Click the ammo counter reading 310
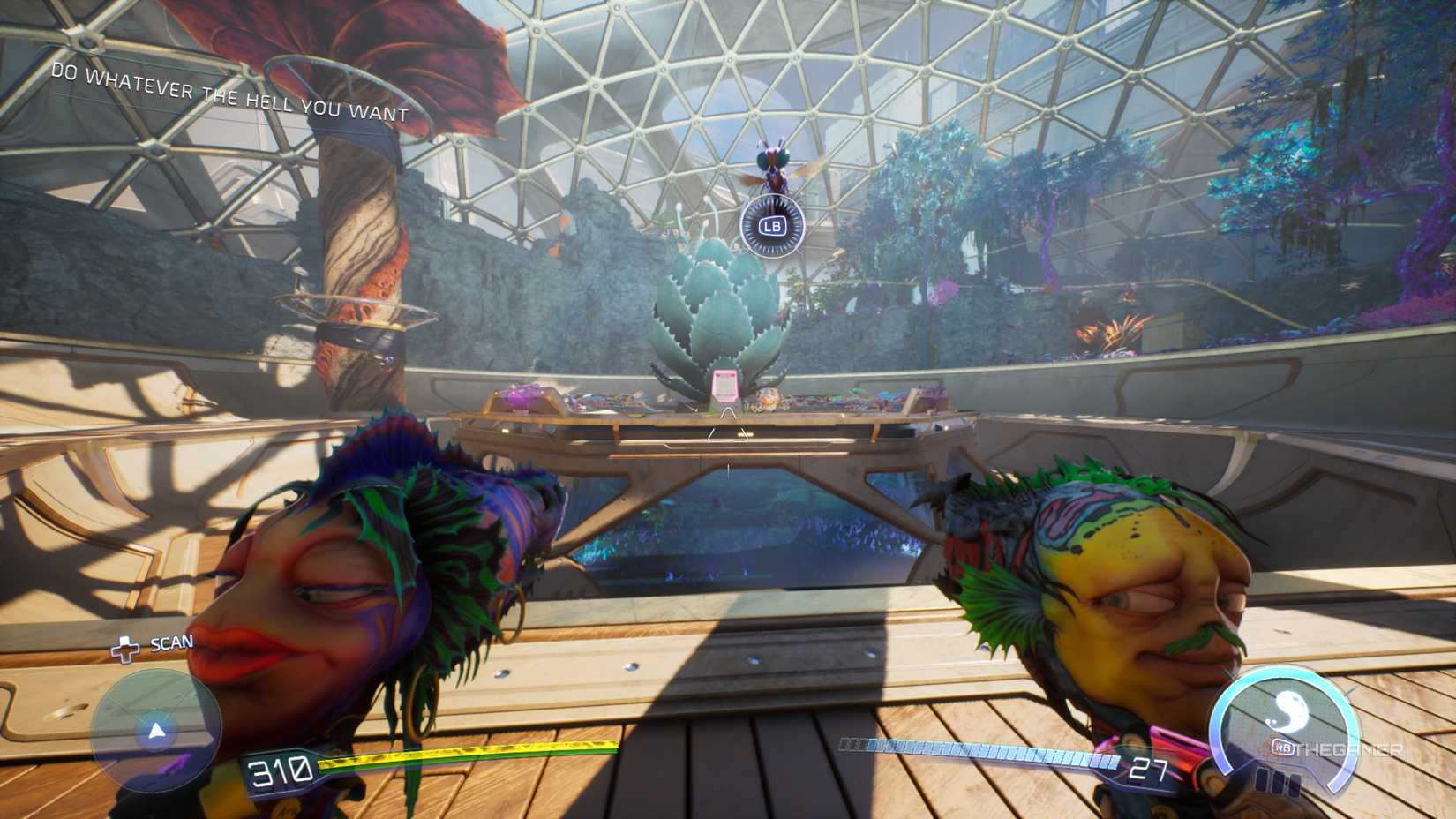This screenshot has height=819, width=1456. click(279, 769)
